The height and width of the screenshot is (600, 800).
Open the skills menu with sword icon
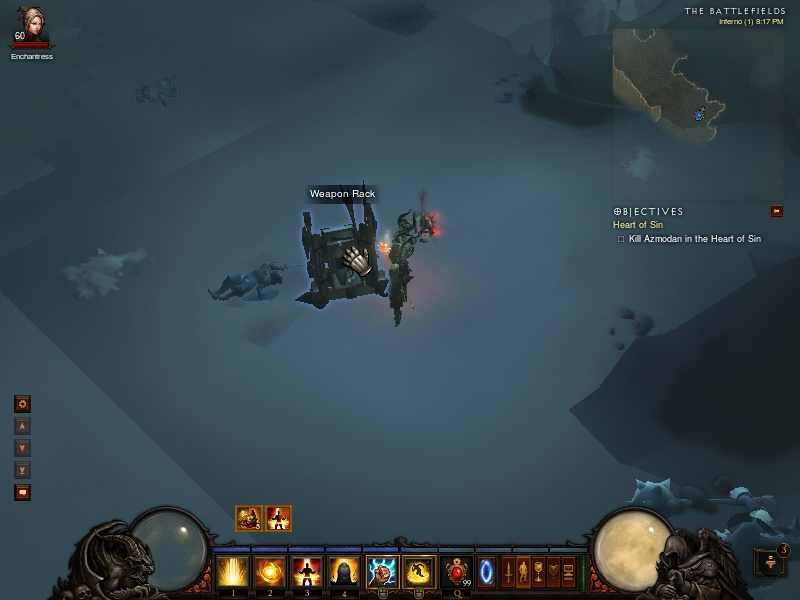508,572
